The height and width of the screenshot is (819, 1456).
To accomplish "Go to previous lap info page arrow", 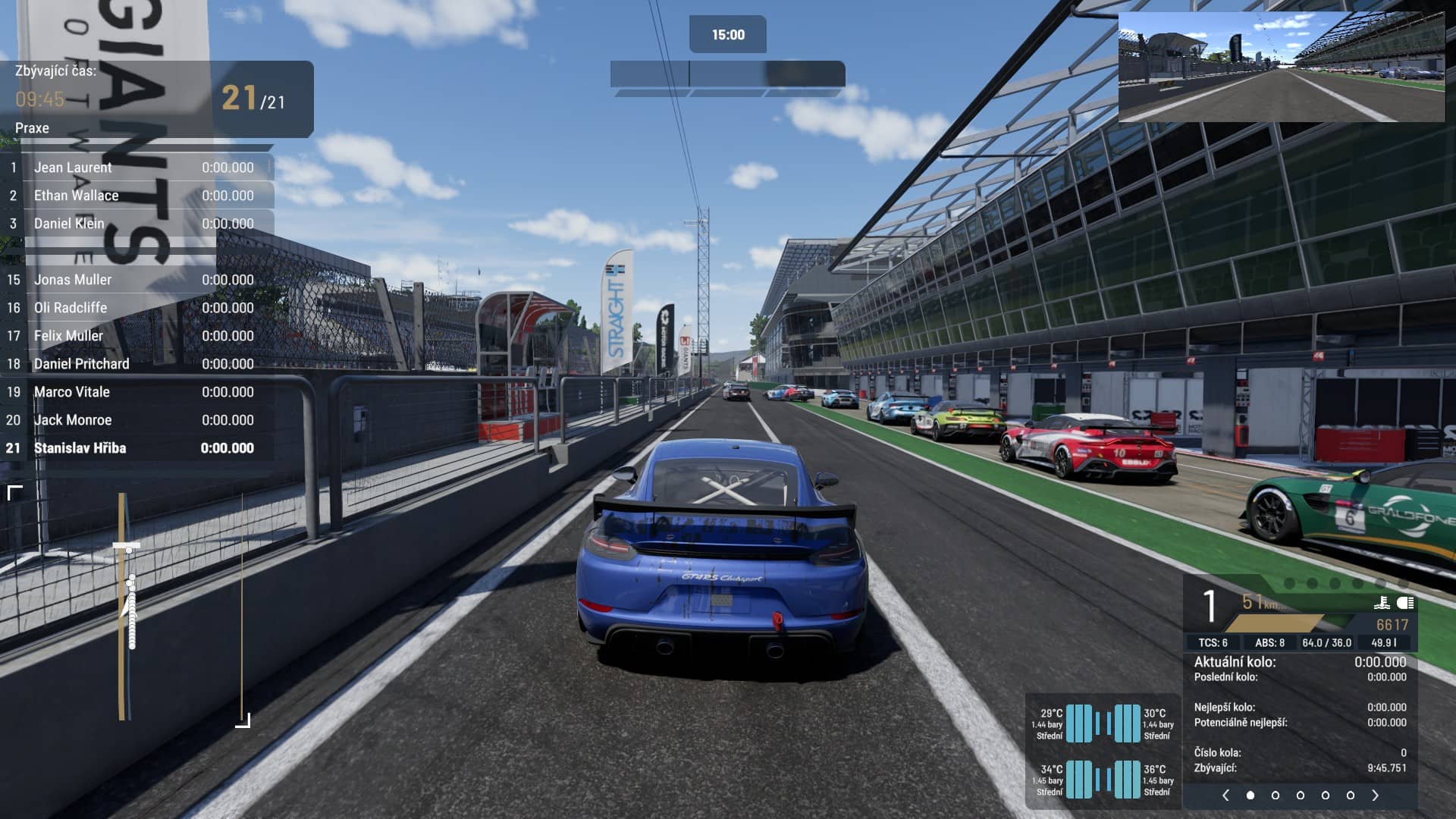I will click(1225, 795).
